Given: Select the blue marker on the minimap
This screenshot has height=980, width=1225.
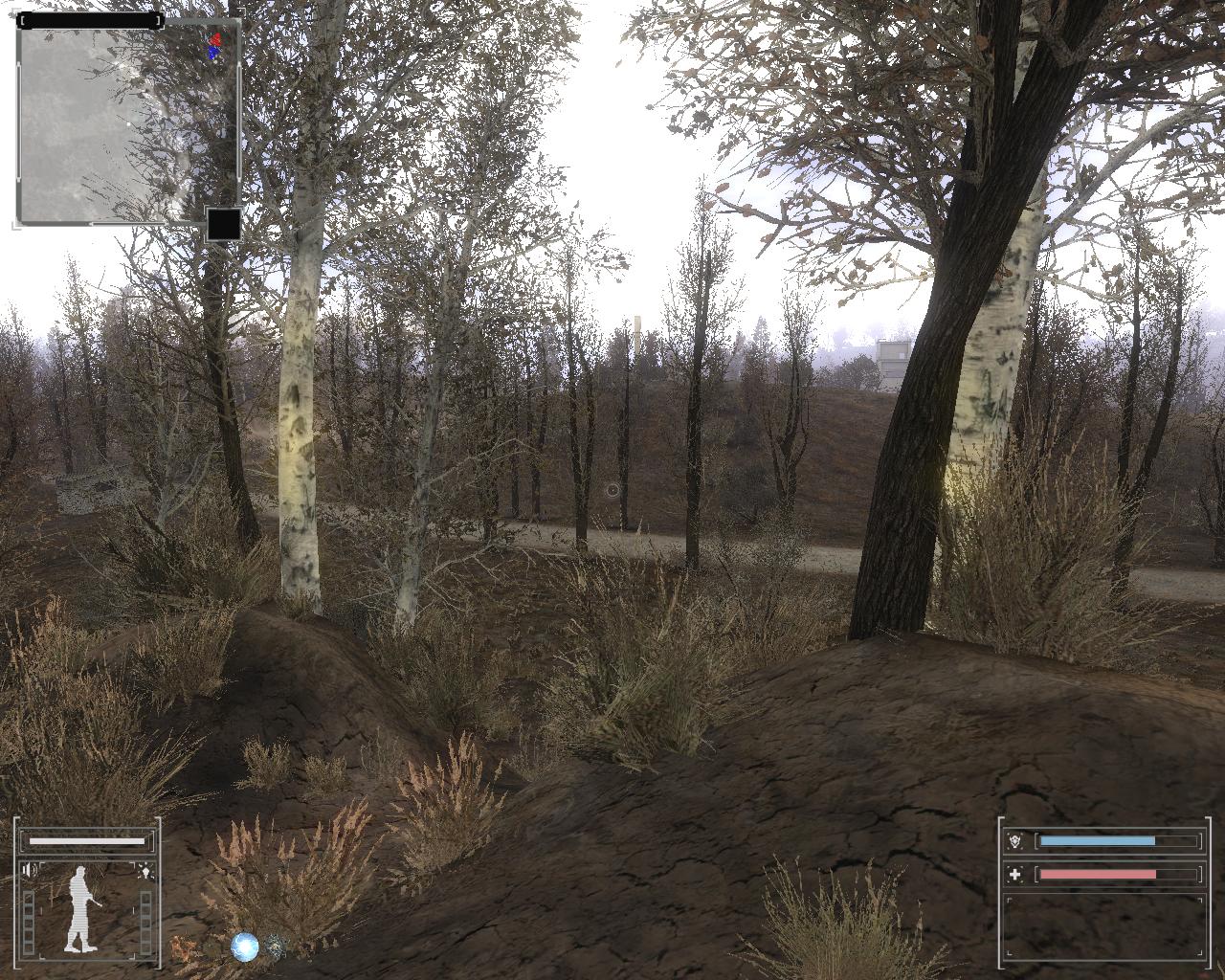Looking at the screenshot, I should [212, 53].
